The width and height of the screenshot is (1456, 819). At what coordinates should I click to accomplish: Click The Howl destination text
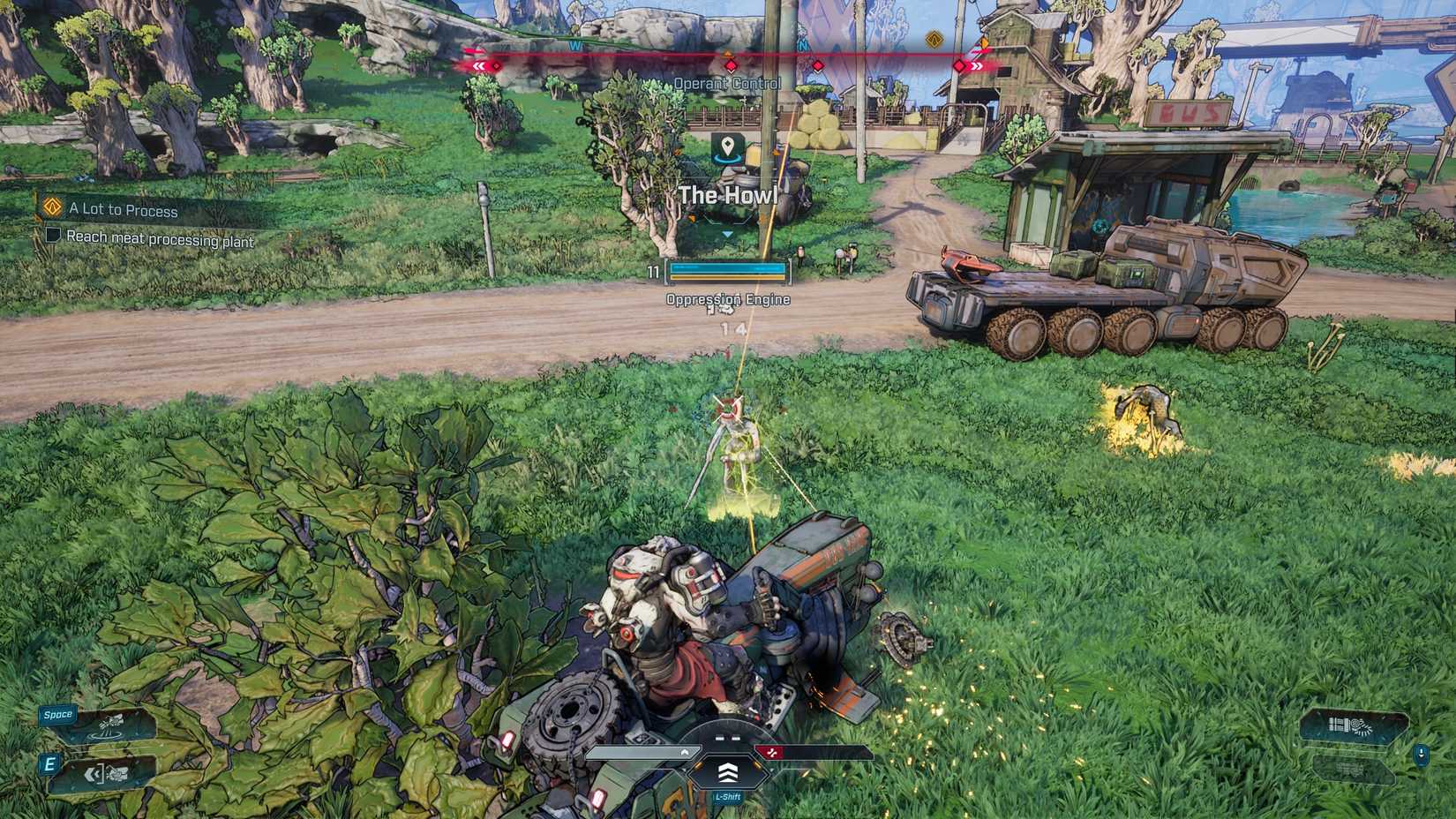[x=726, y=195]
